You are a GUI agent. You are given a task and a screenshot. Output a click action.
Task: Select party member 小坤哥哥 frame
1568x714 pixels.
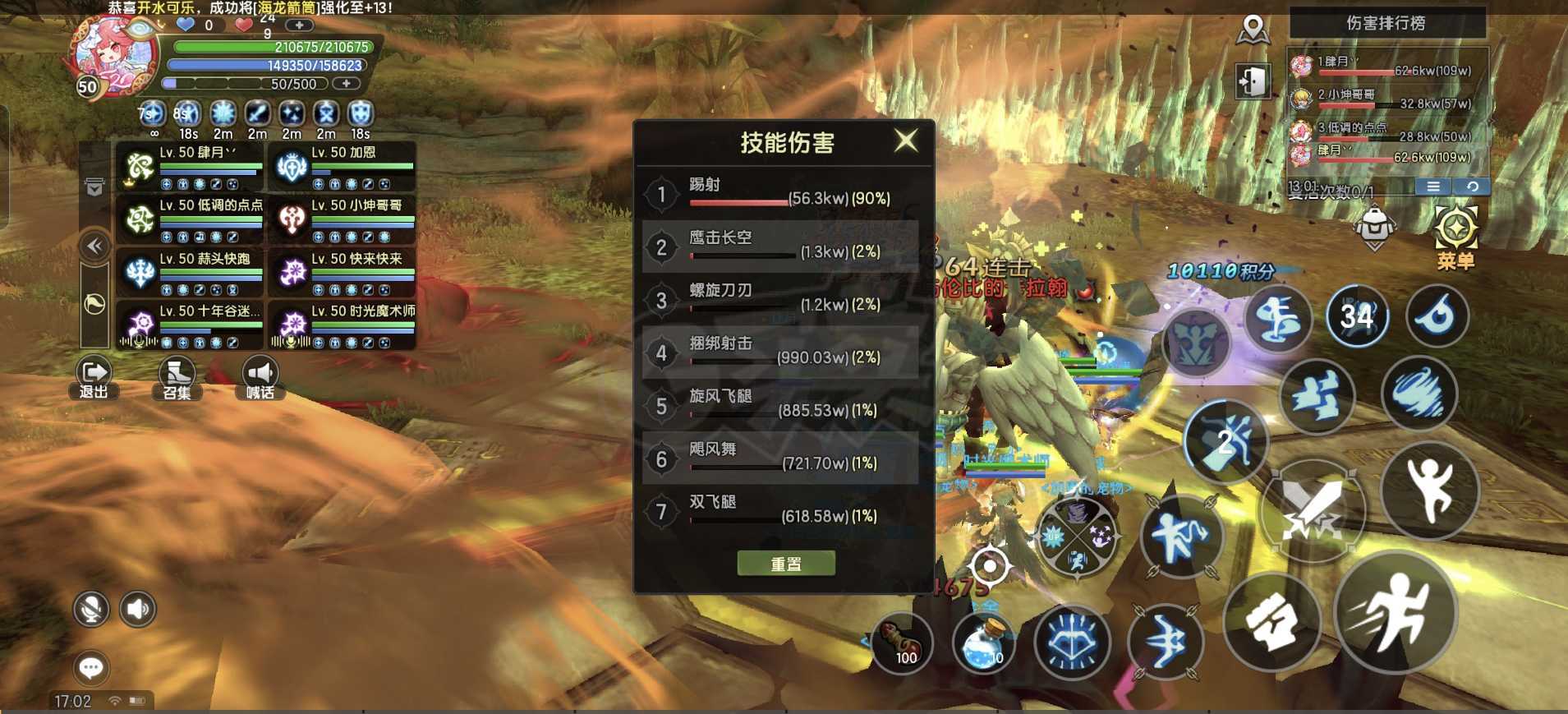342,219
